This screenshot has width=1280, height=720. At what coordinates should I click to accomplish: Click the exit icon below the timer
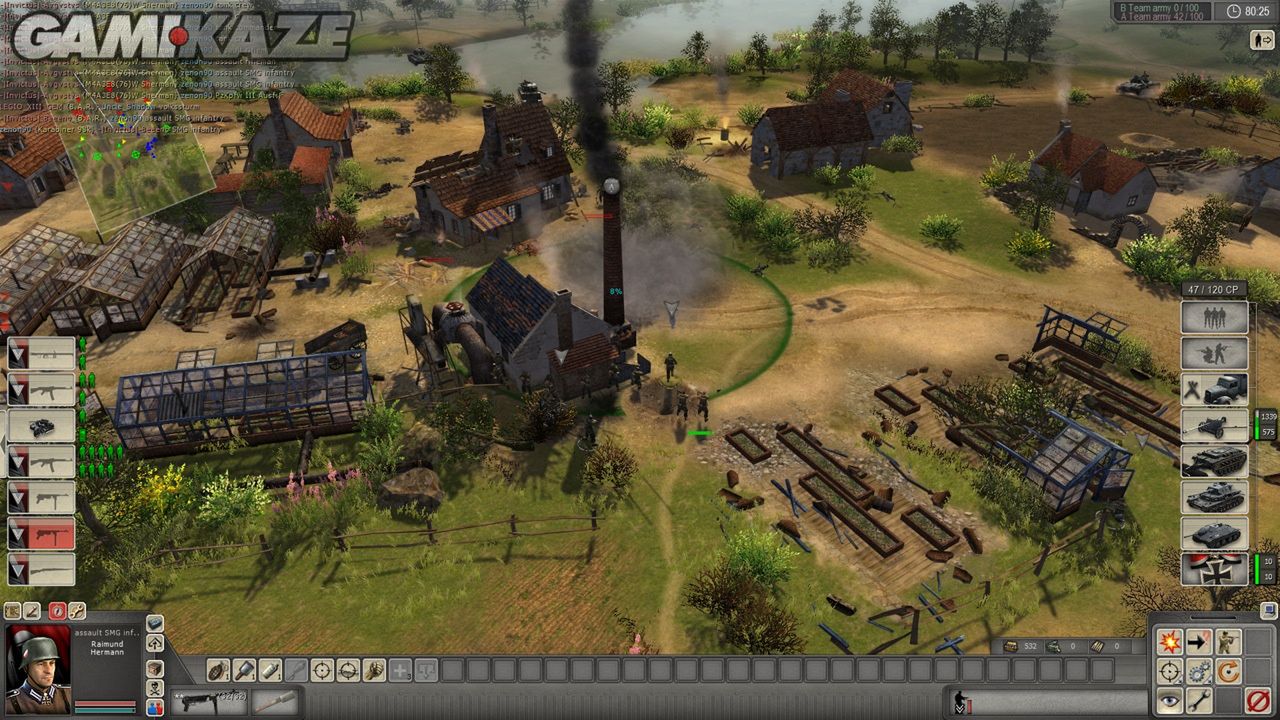tap(1261, 40)
